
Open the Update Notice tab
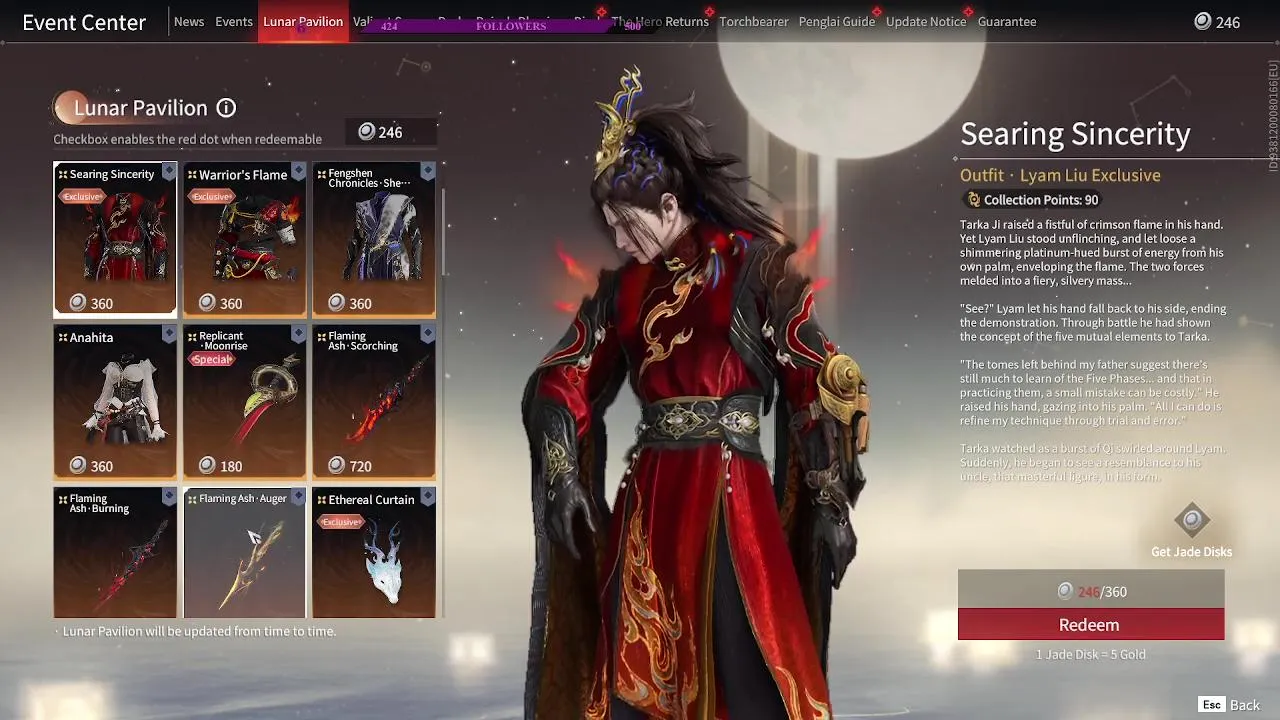tap(926, 21)
